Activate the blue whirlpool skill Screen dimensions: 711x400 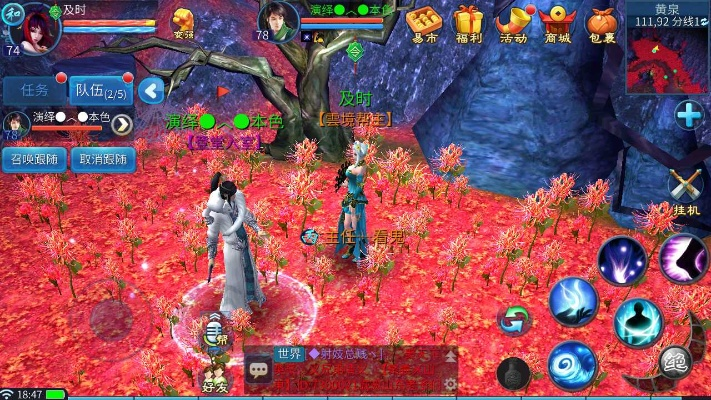click(x=572, y=365)
